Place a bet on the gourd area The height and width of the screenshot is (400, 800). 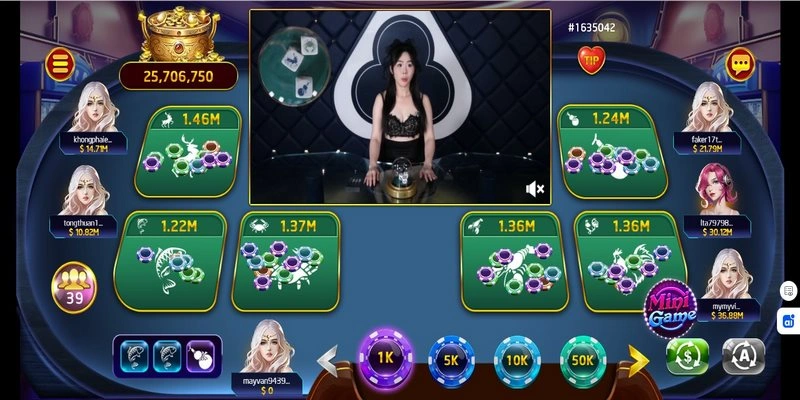pos(612,149)
